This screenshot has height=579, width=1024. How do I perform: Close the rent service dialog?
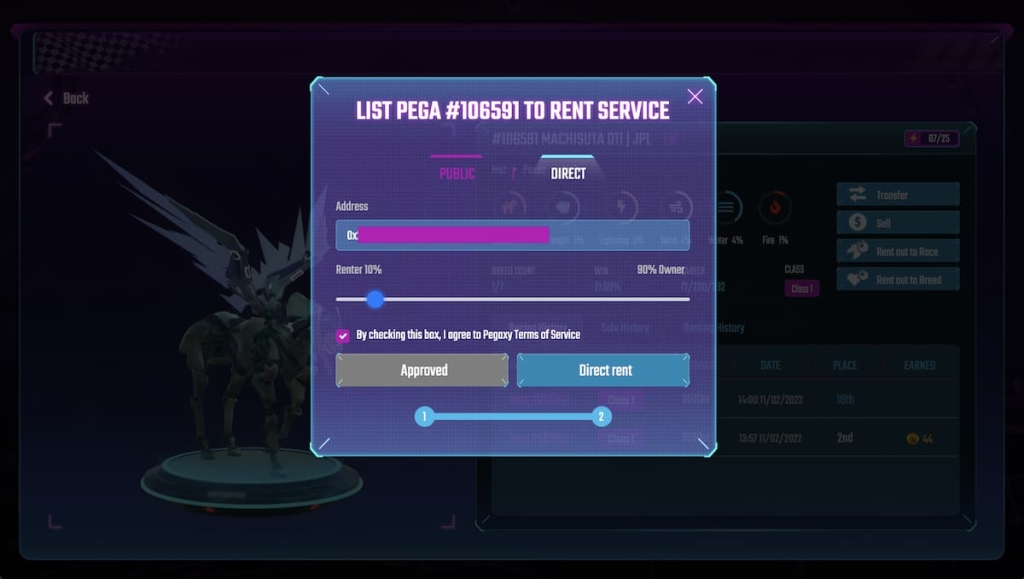click(695, 96)
